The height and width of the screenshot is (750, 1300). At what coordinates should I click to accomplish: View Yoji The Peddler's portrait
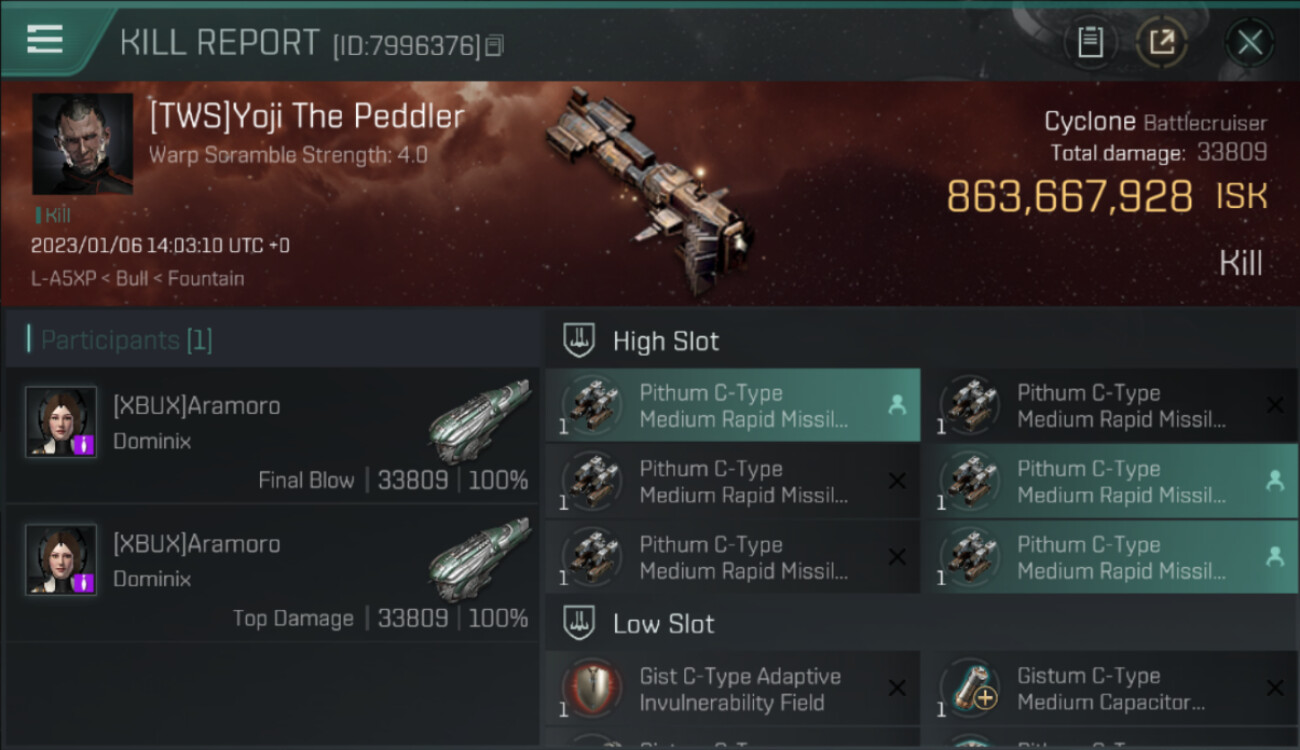click(82, 144)
